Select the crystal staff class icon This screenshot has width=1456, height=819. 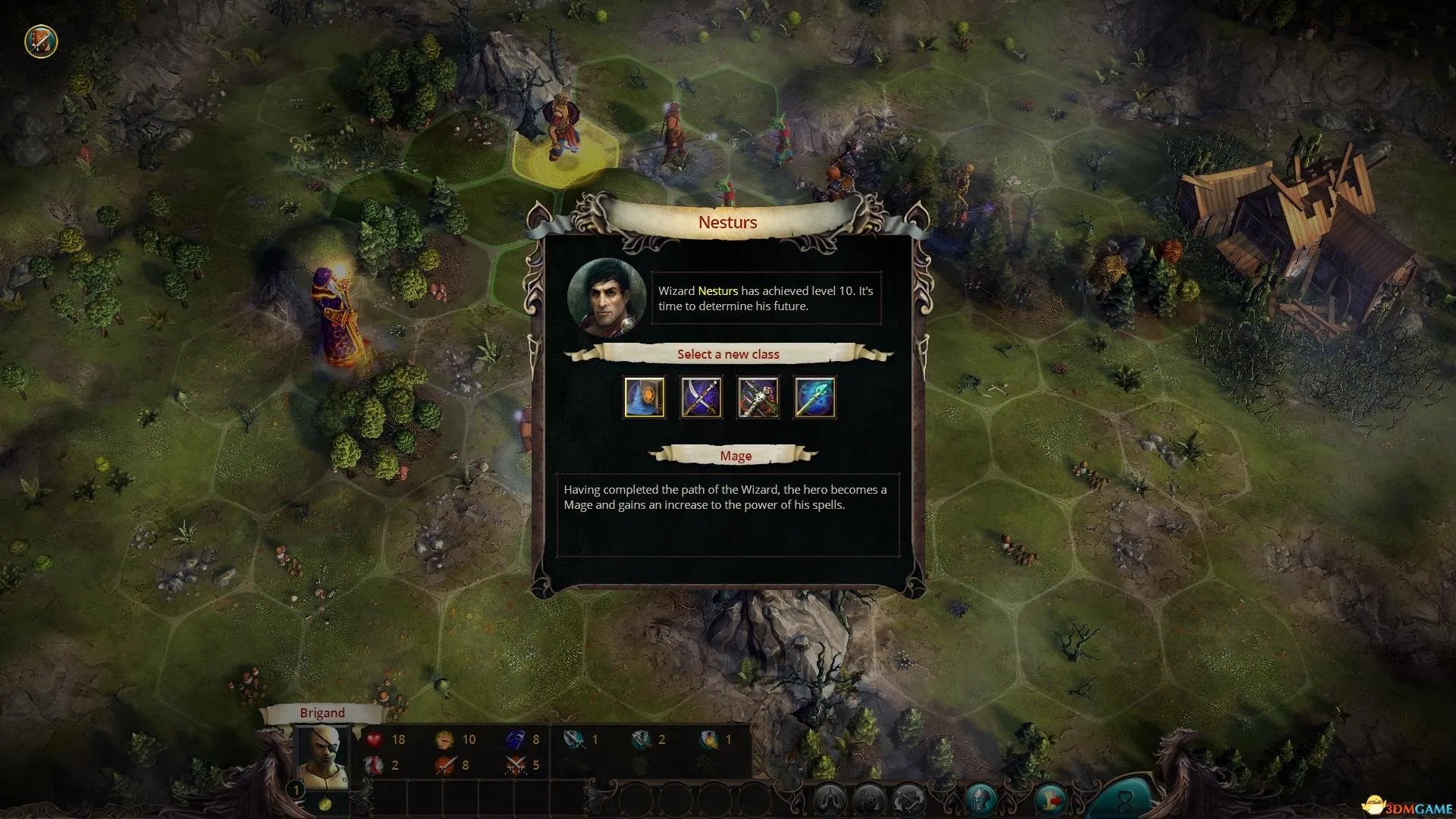815,397
